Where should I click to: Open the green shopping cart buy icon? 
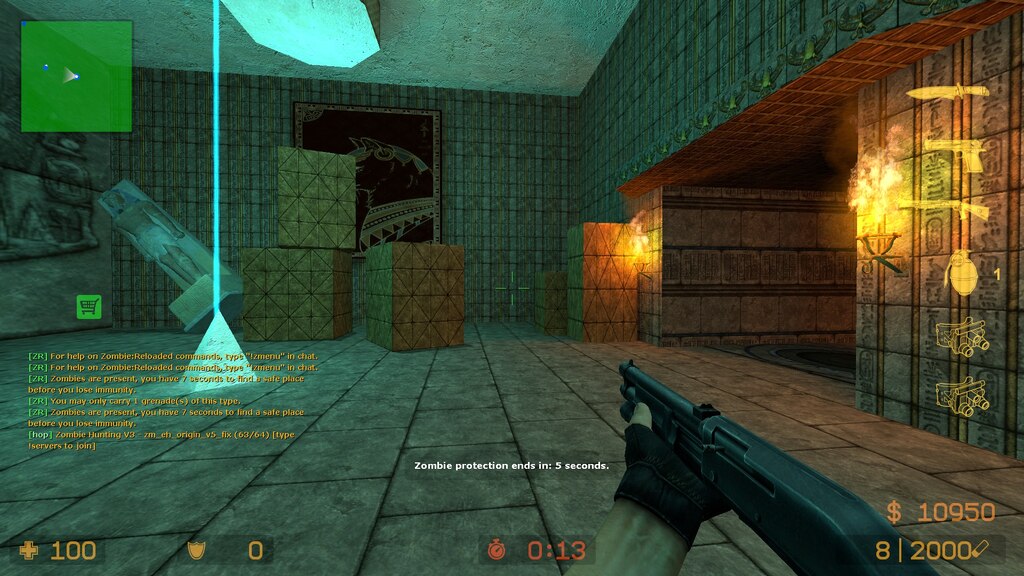point(89,307)
